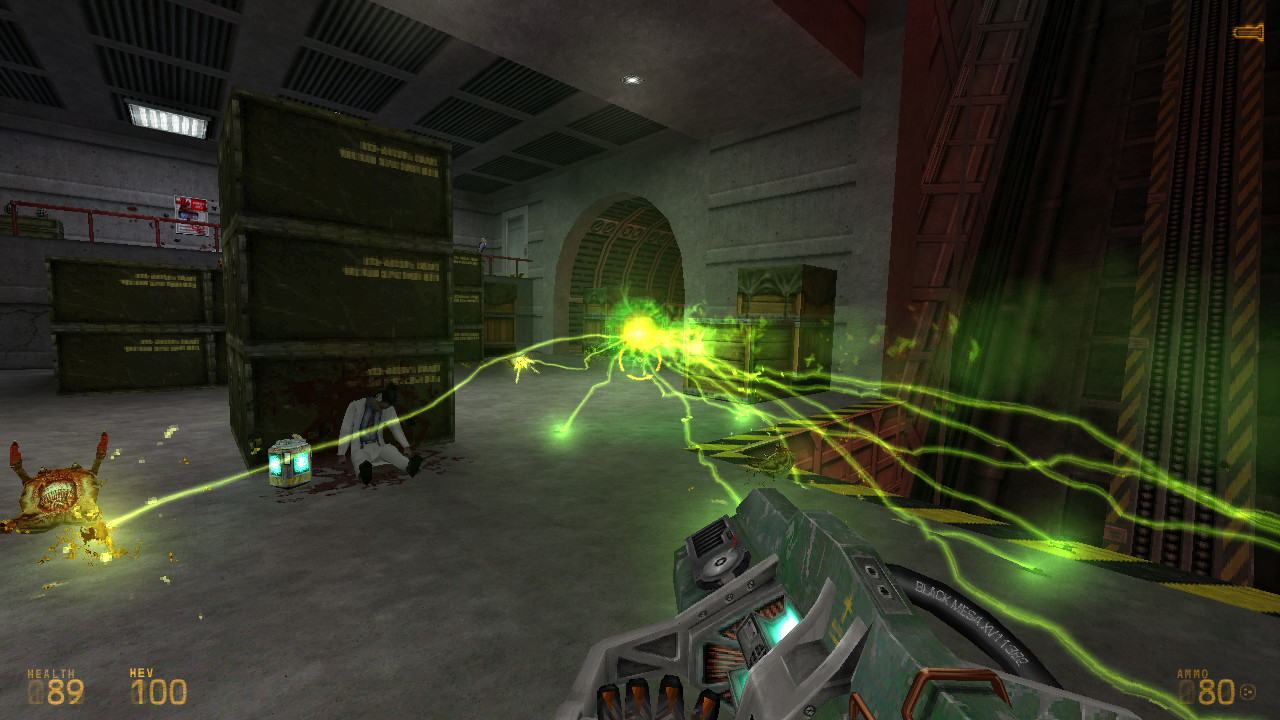Click the HEV suit power readout showing 100

(x=160, y=688)
